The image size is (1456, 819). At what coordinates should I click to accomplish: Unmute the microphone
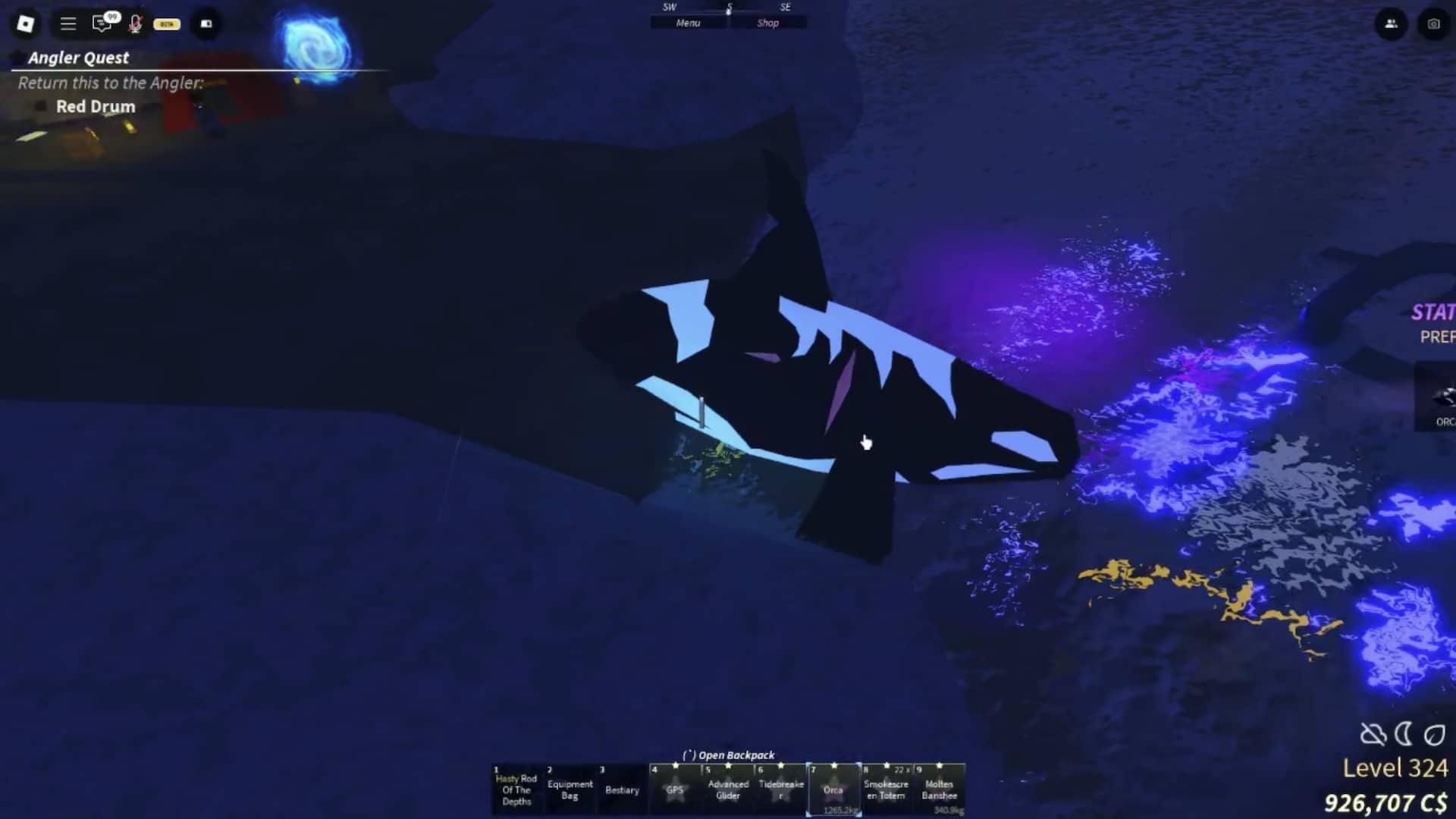[135, 24]
